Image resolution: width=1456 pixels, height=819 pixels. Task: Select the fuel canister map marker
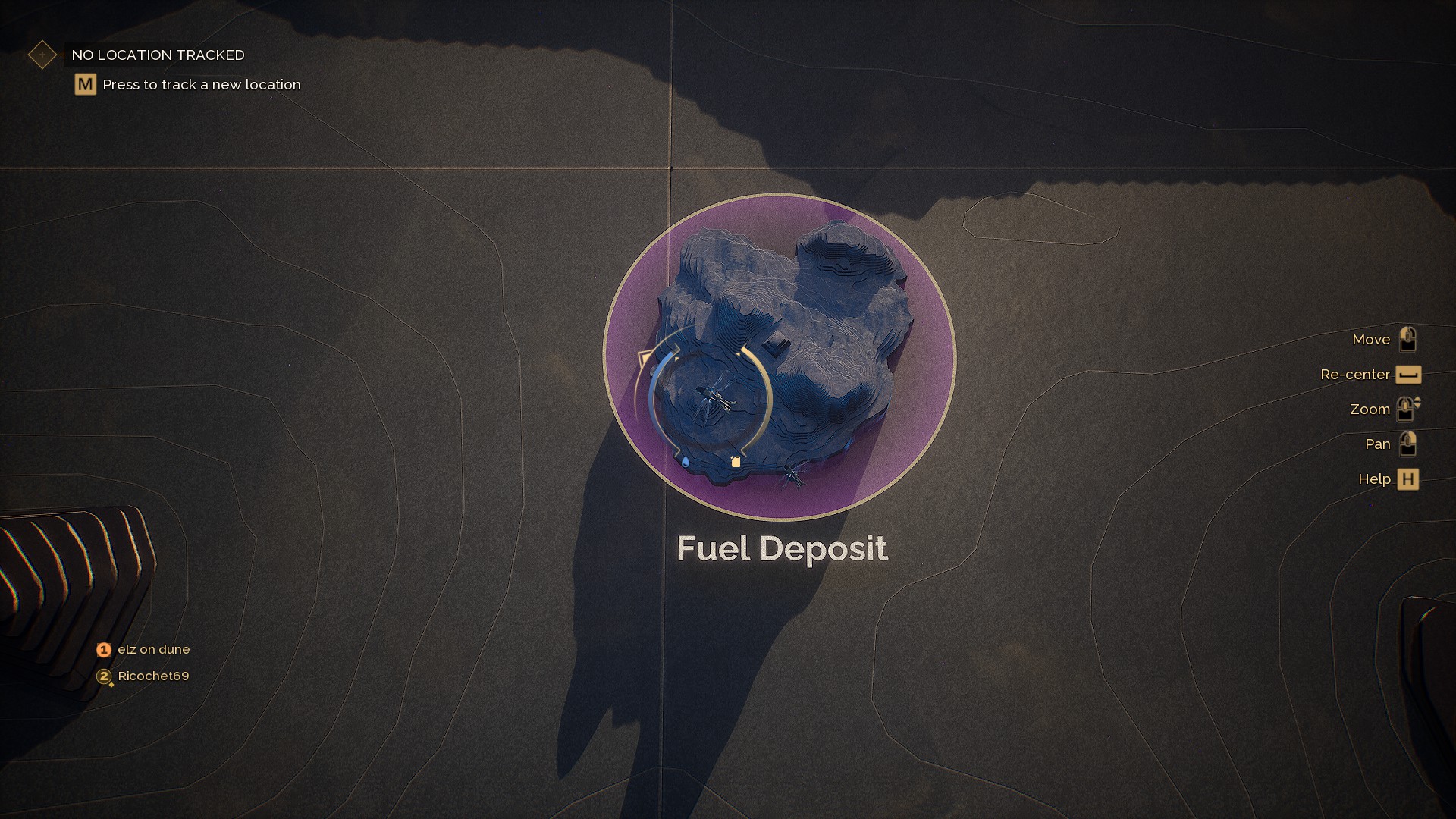click(735, 461)
